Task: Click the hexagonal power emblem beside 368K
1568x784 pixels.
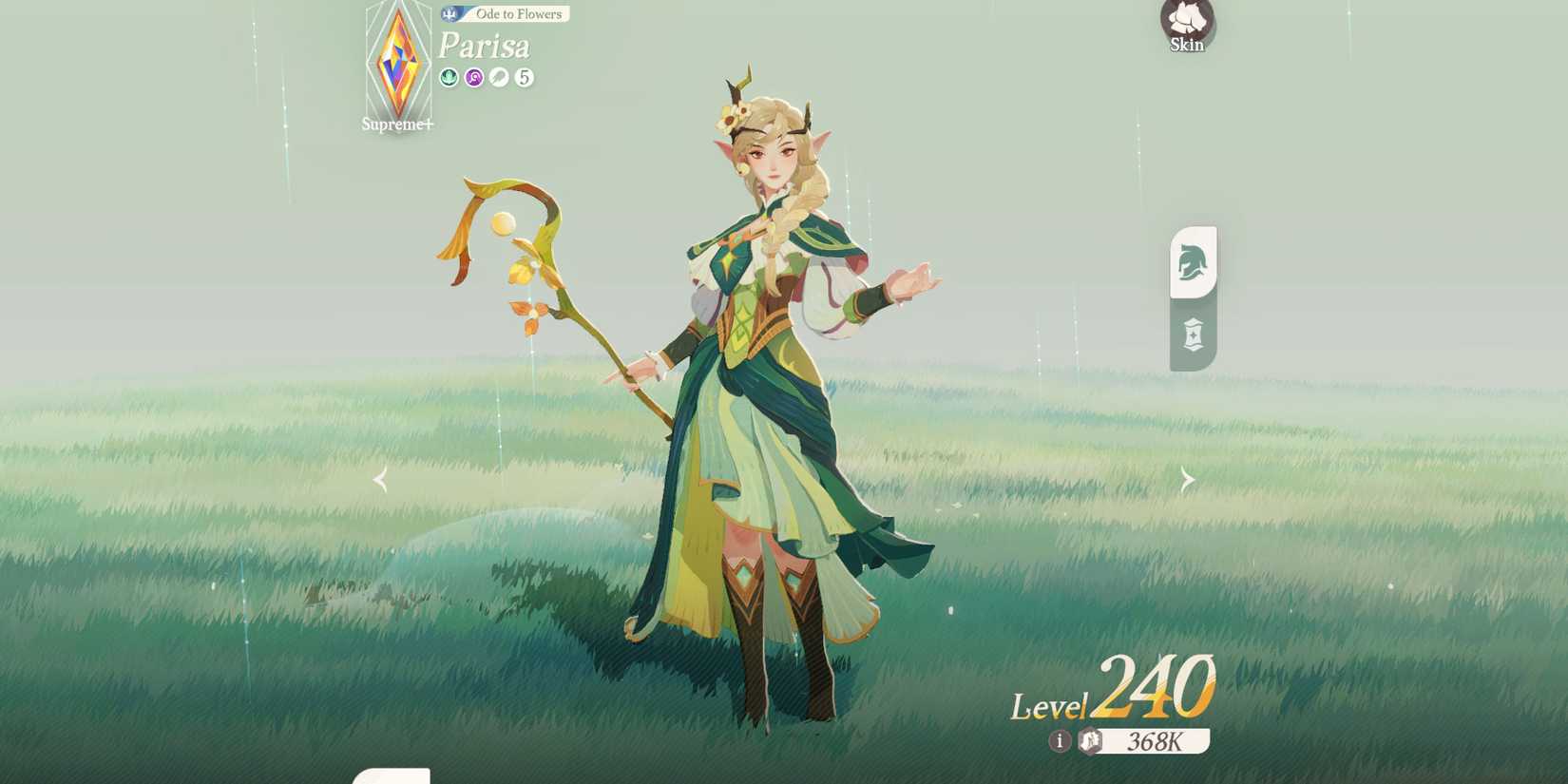Action: (x=1091, y=740)
